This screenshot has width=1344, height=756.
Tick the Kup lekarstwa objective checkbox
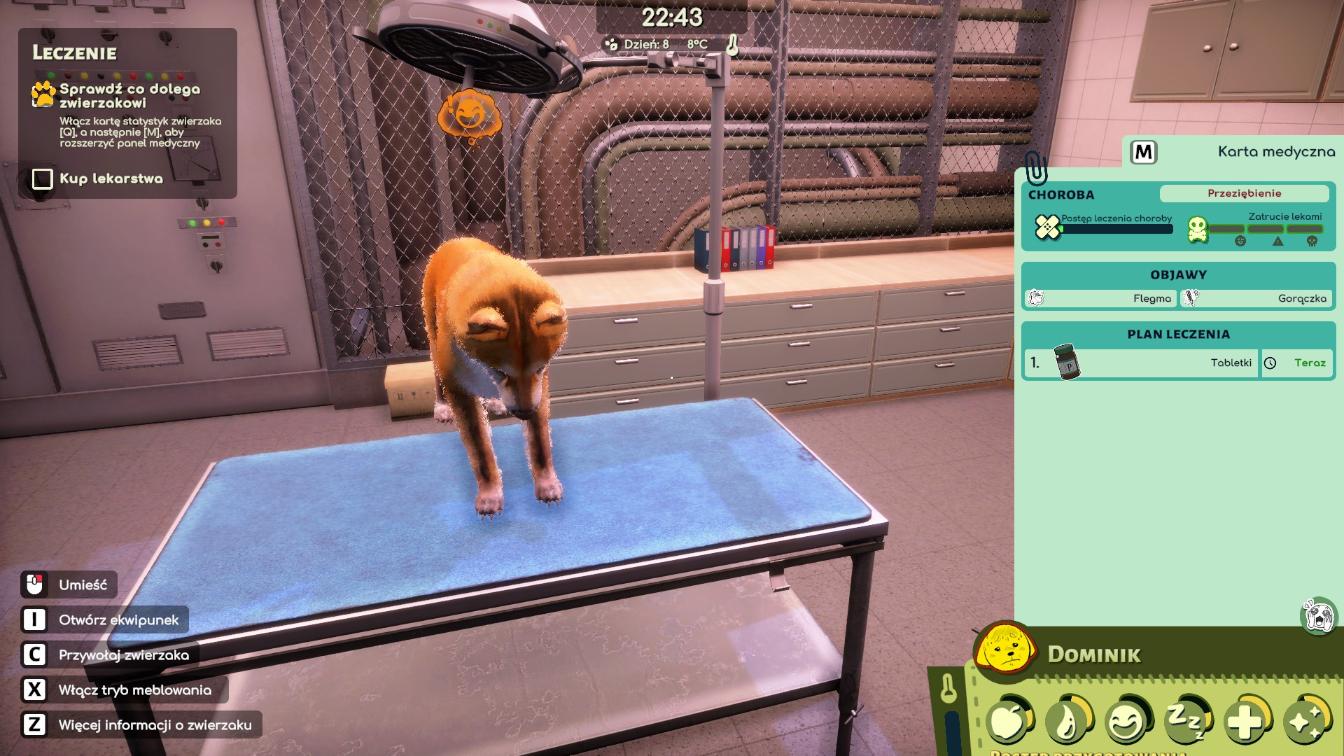pyautogui.click(x=42, y=179)
